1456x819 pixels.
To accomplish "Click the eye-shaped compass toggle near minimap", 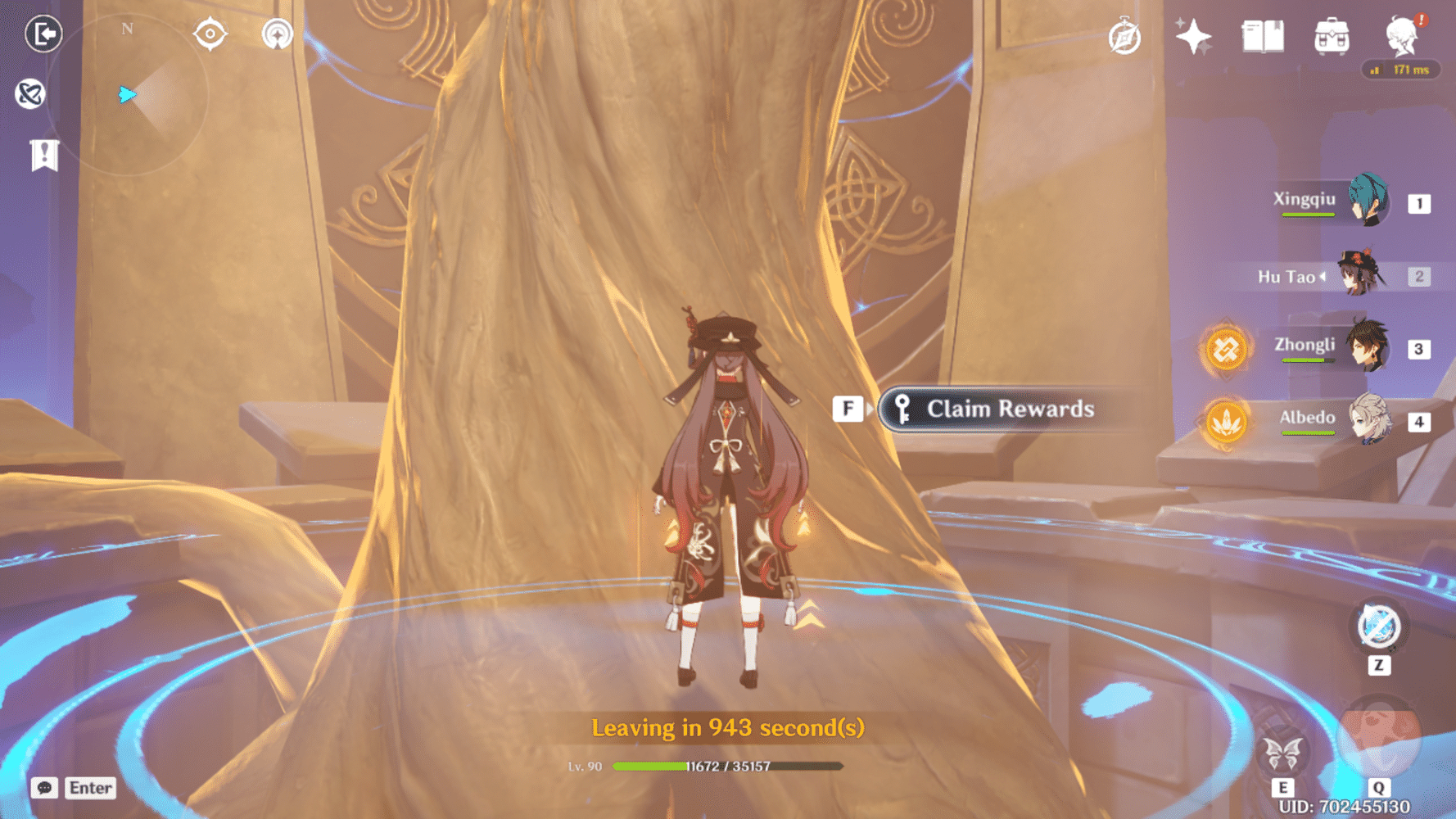I will pos(209,33).
